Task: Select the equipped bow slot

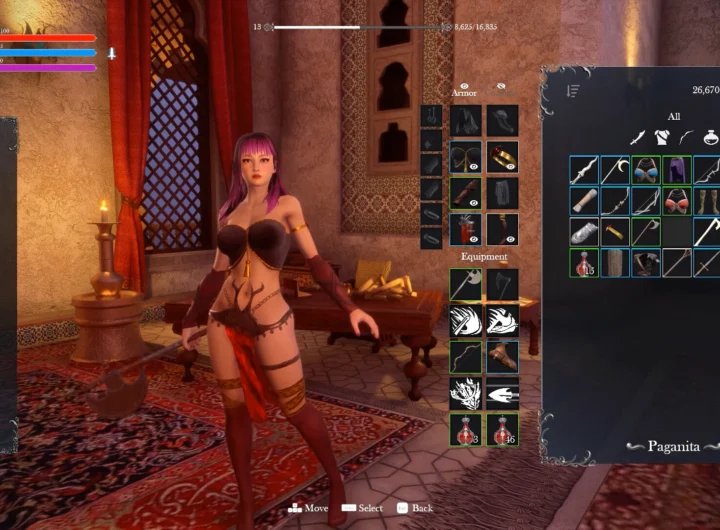Action: tap(465, 357)
